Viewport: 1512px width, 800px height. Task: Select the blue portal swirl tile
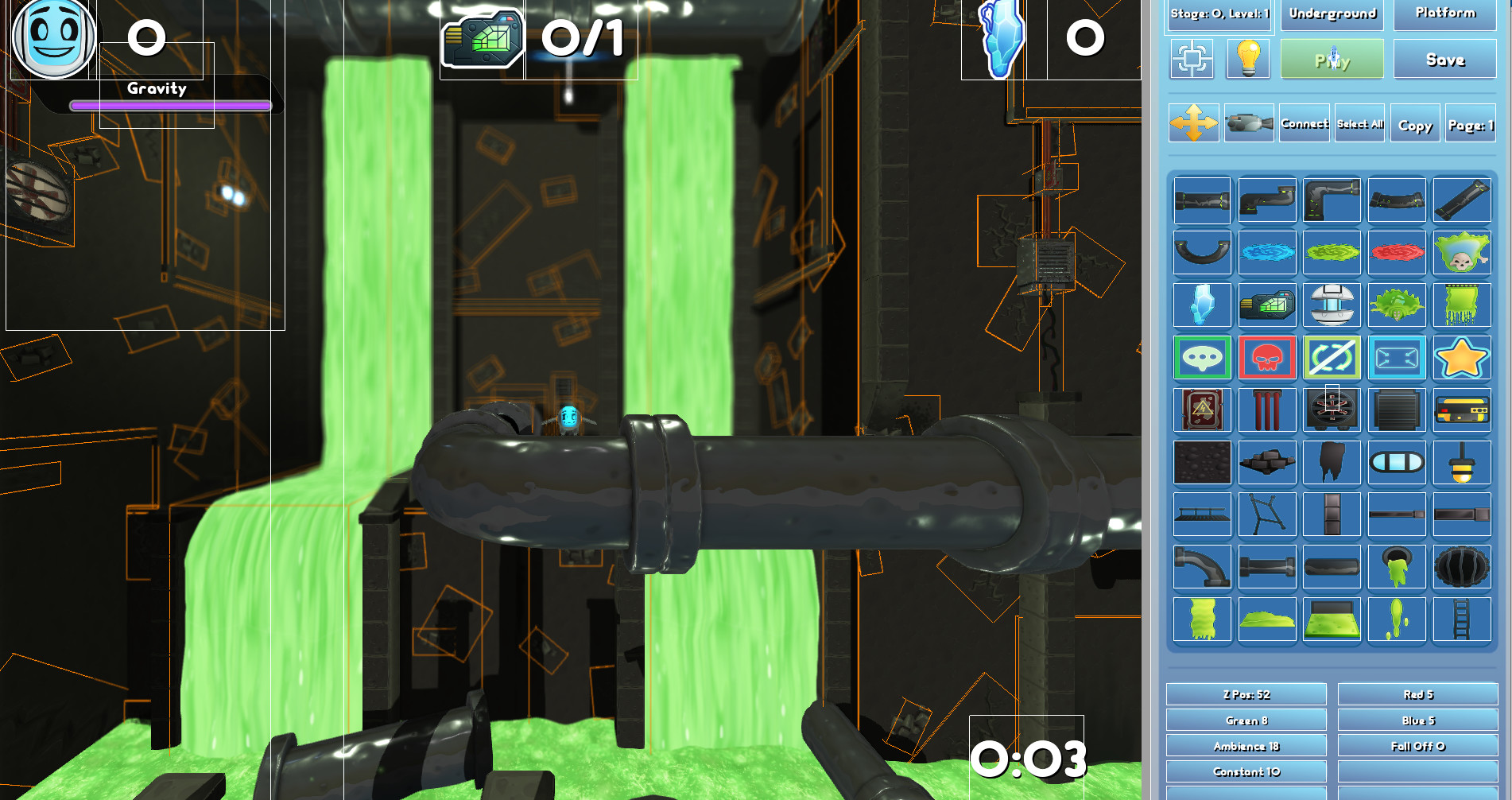tap(1267, 253)
